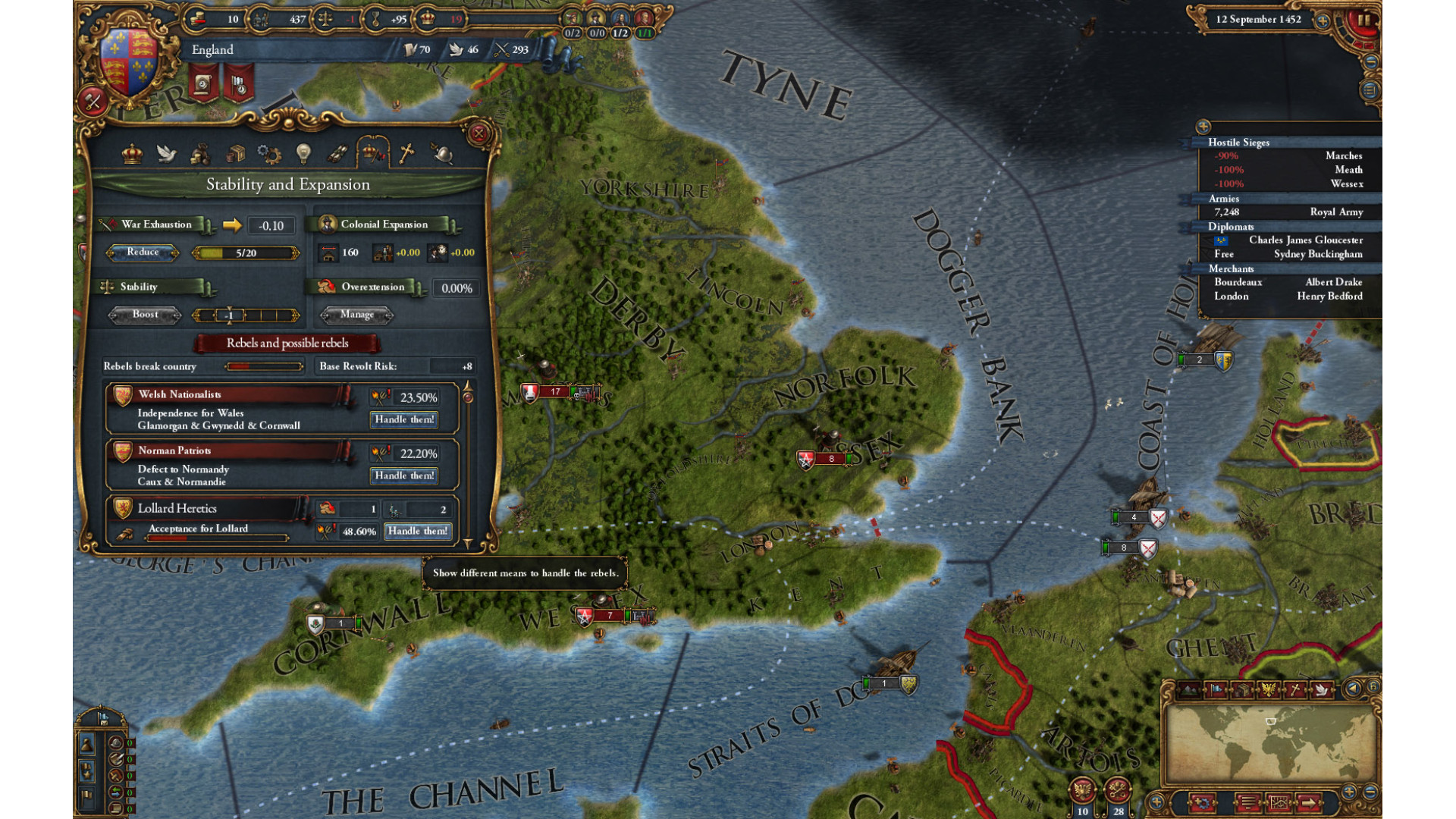Handle the Lollard Heretics rebels
Image resolution: width=1456 pixels, height=819 pixels.
(x=417, y=531)
